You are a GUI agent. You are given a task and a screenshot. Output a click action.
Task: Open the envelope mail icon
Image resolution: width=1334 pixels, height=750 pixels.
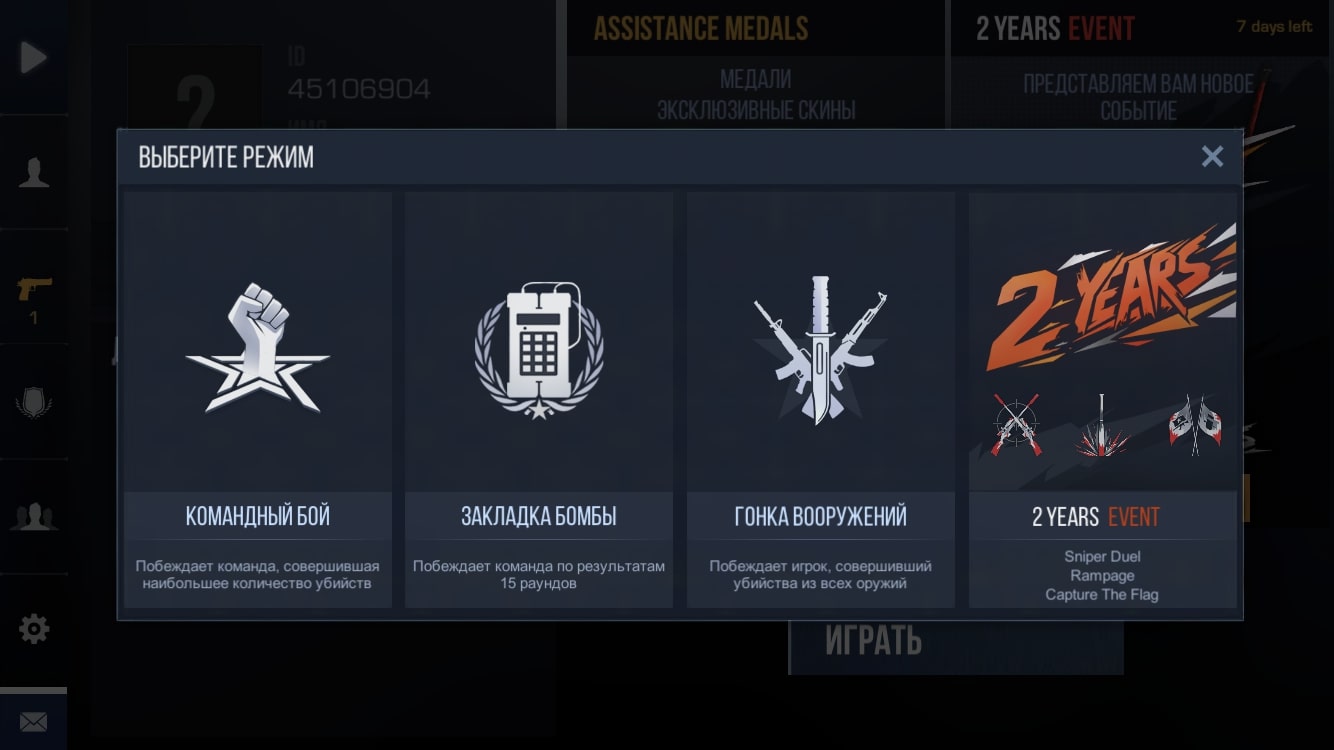pyautogui.click(x=34, y=721)
